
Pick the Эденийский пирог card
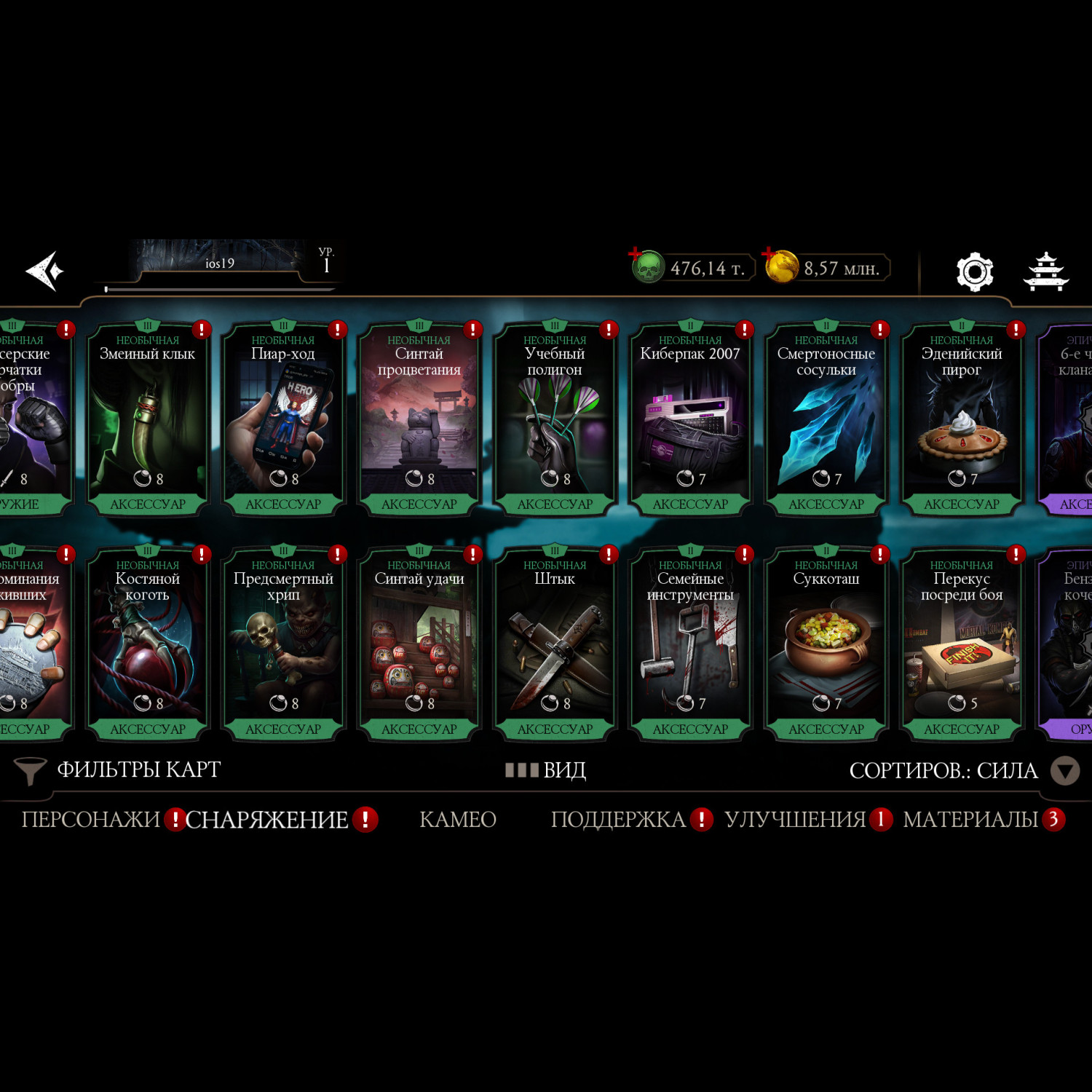962,419
